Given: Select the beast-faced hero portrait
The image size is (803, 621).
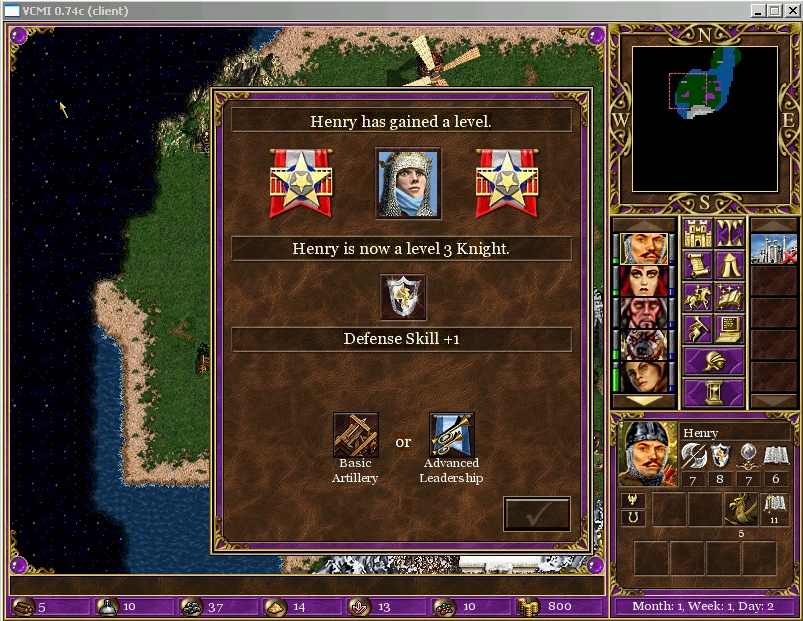Looking at the screenshot, I should click(645, 344).
